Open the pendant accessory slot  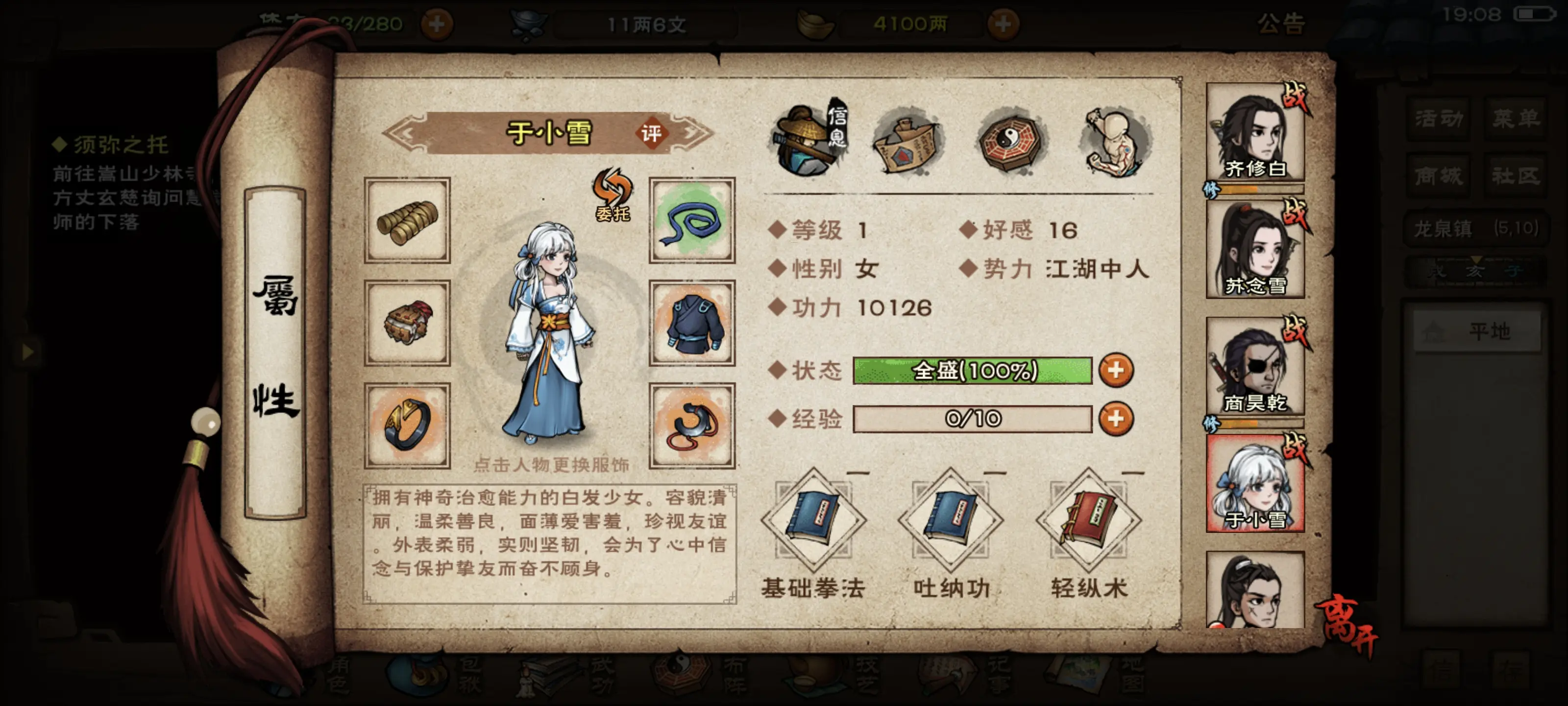tap(692, 425)
